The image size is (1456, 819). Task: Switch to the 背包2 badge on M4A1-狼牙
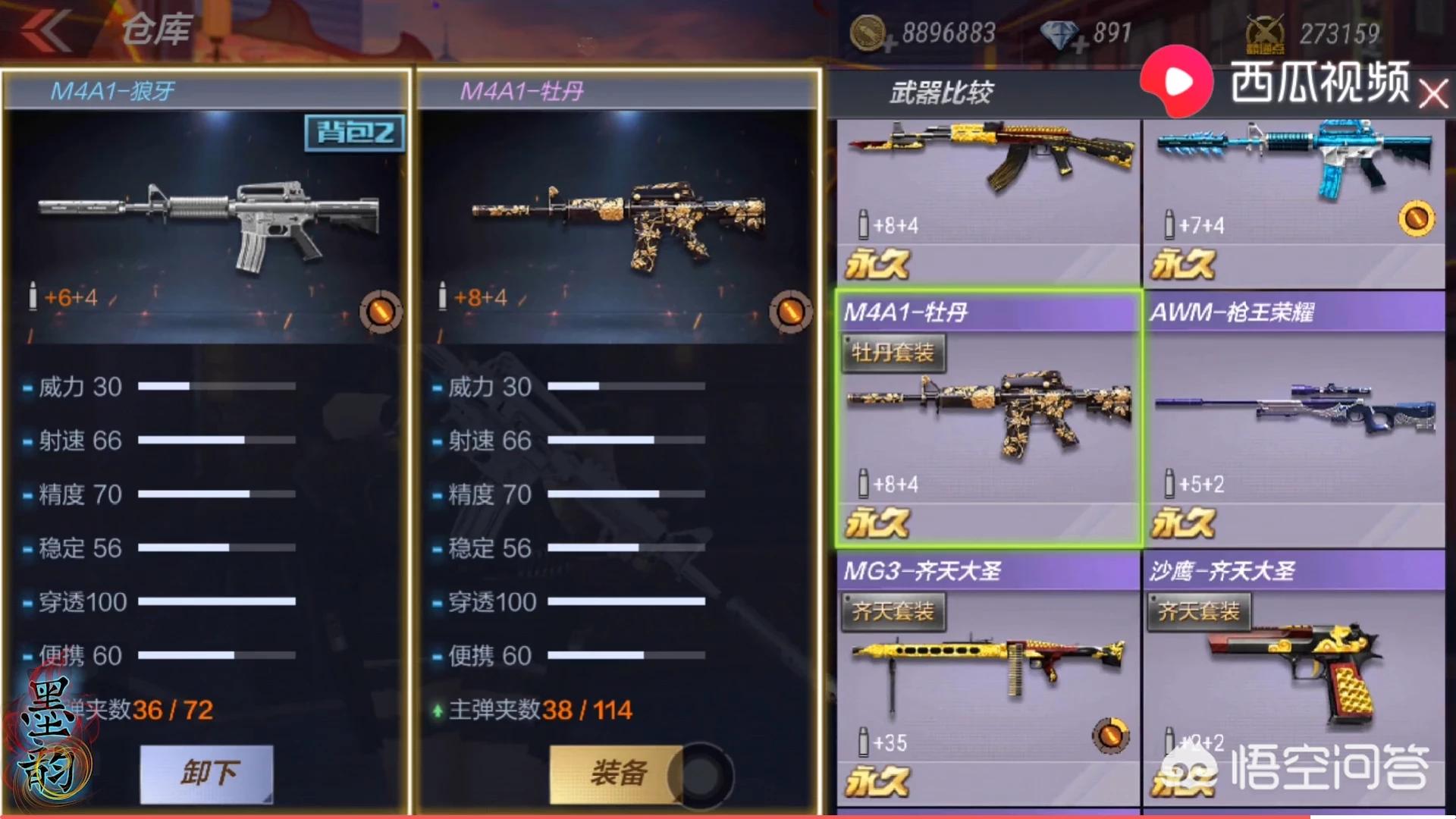(353, 133)
